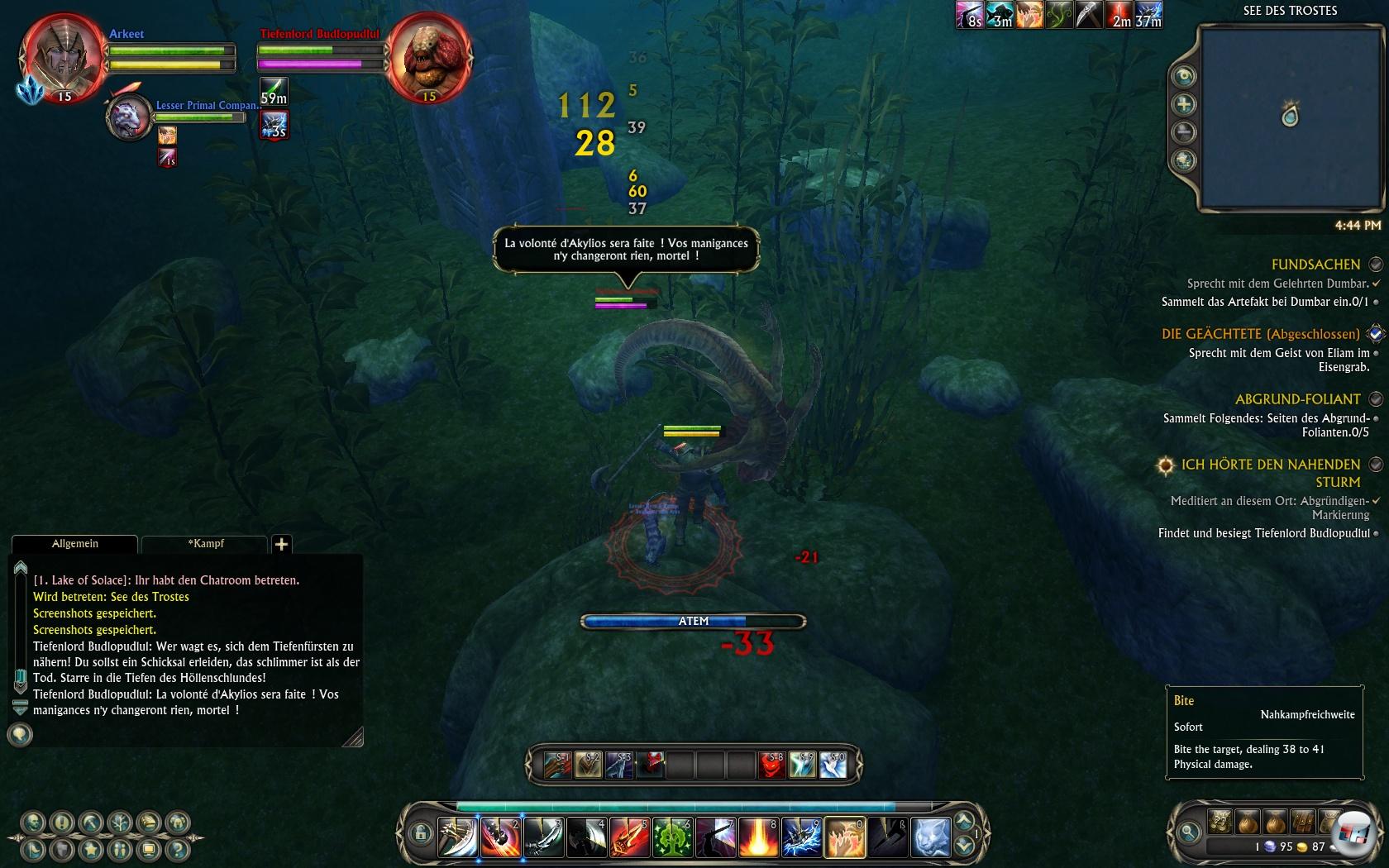Open the bag search magnifier button
The width and height of the screenshot is (1389, 868).
click(x=1189, y=832)
